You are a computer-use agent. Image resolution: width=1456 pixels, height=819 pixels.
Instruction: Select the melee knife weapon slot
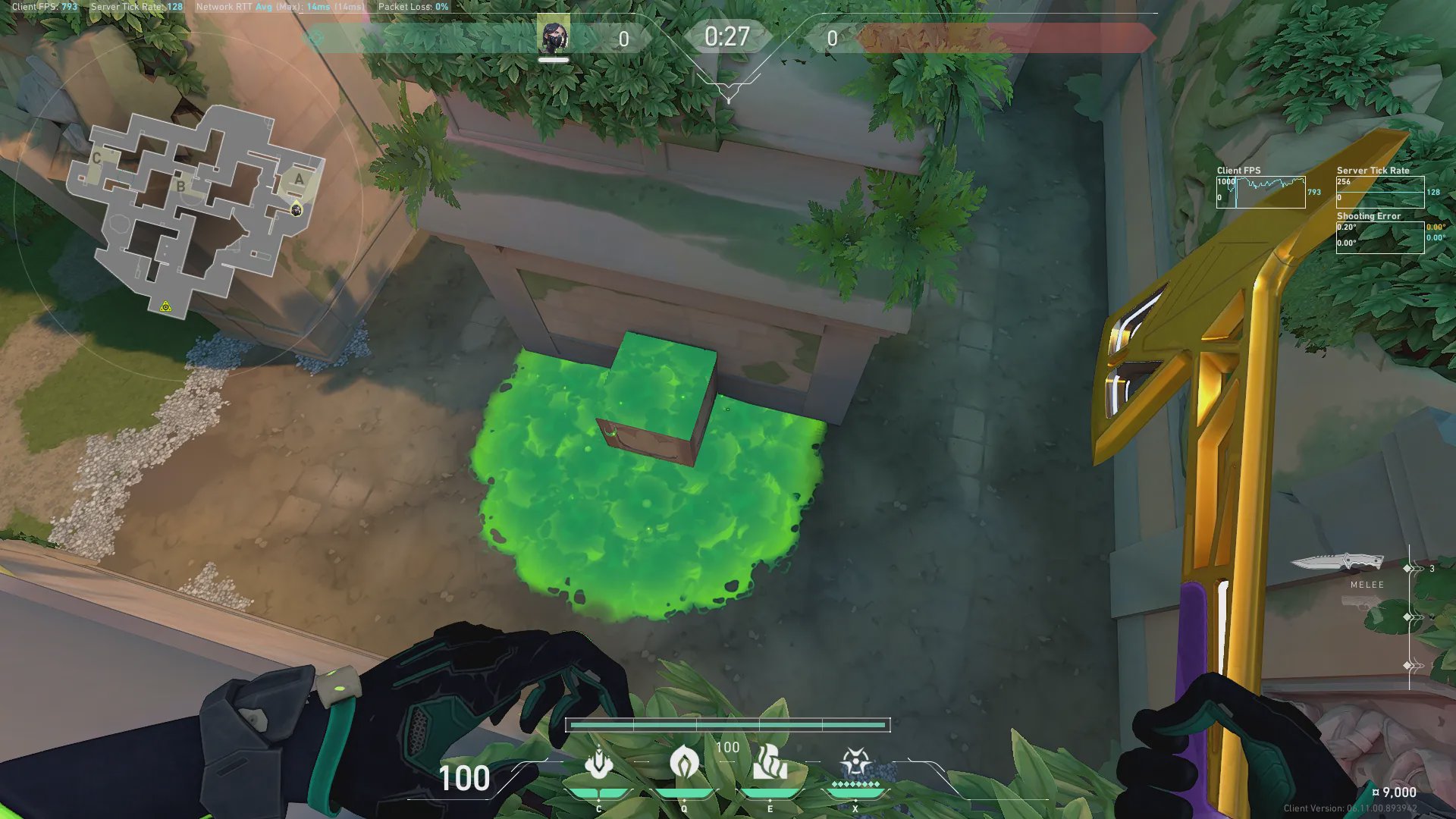[x=1337, y=563]
